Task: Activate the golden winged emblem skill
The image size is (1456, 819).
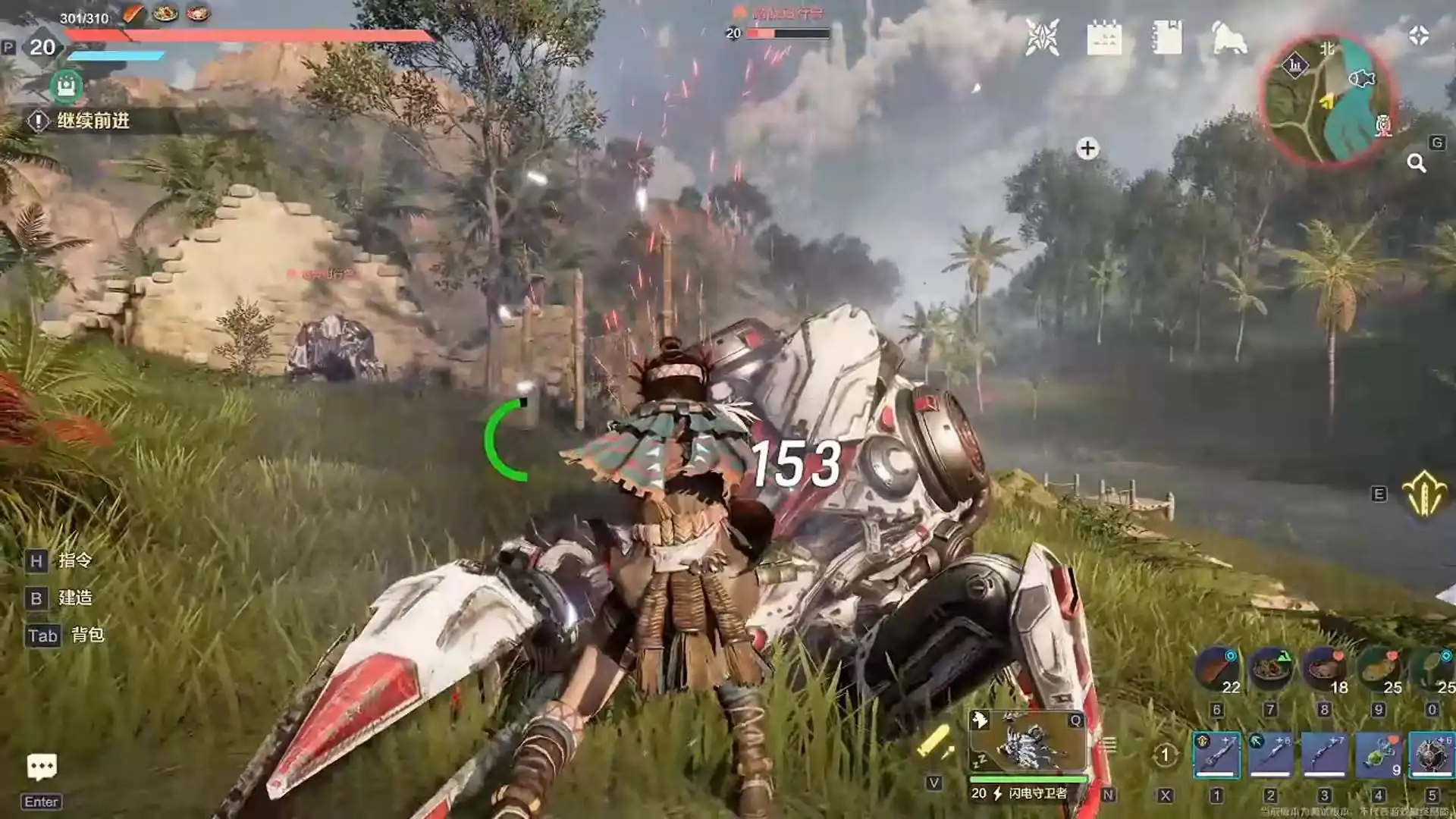Action: [1424, 494]
